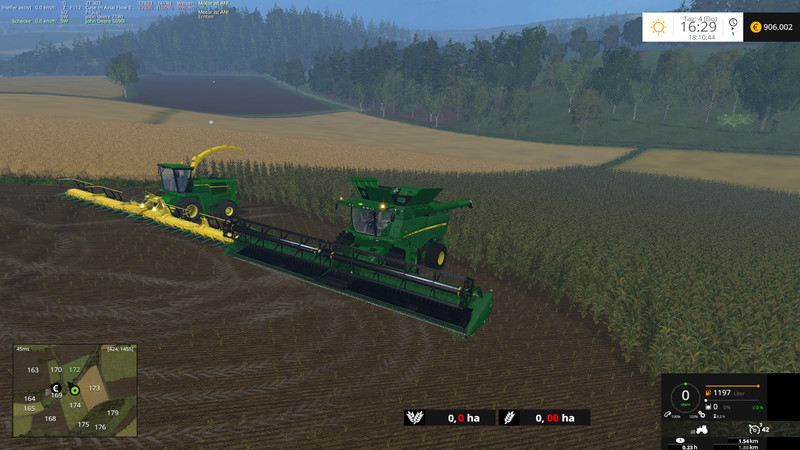
Task: Click the time scale clock icon
Action: 733,25
